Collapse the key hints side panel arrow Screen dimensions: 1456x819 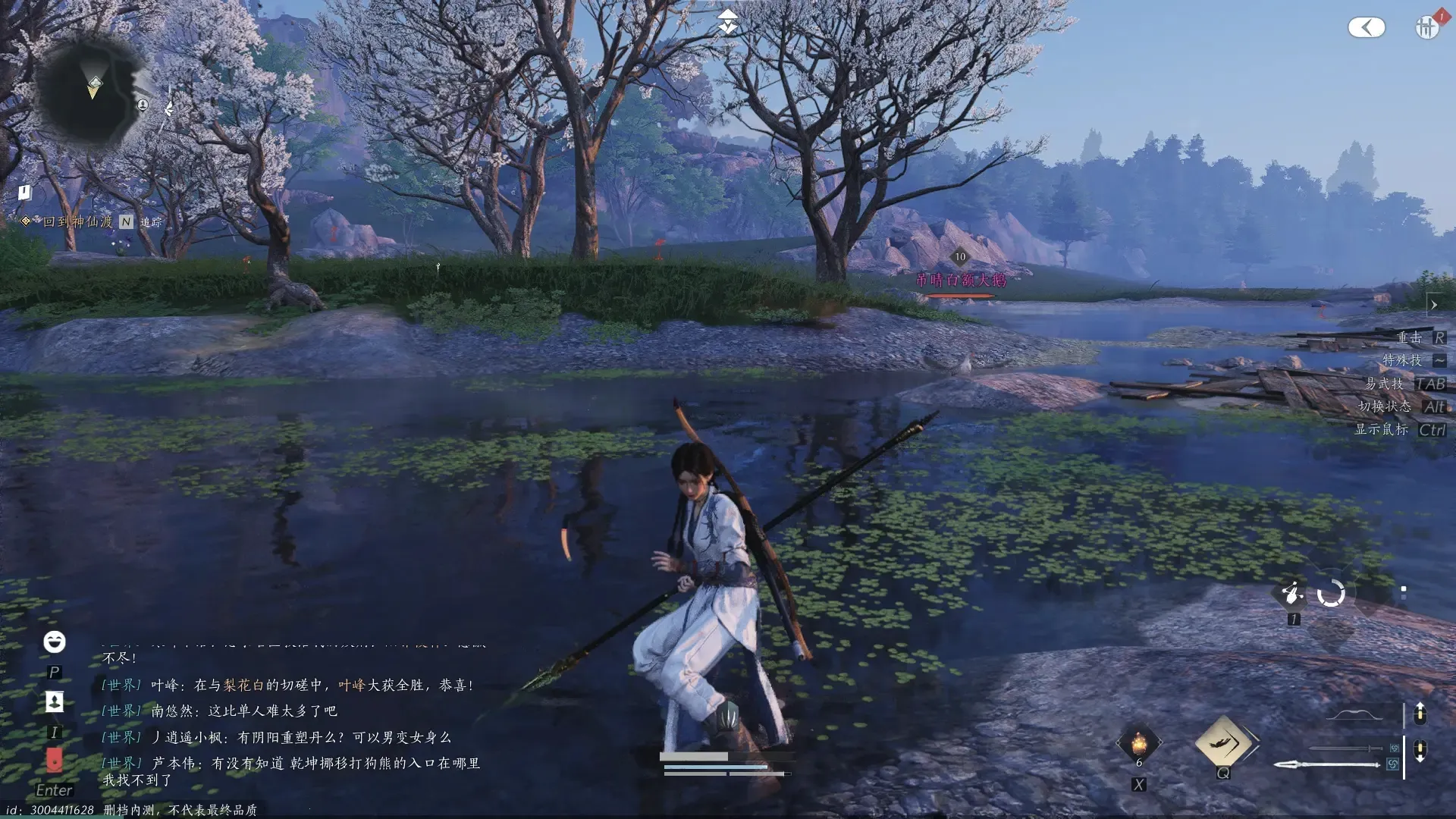point(1433,305)
